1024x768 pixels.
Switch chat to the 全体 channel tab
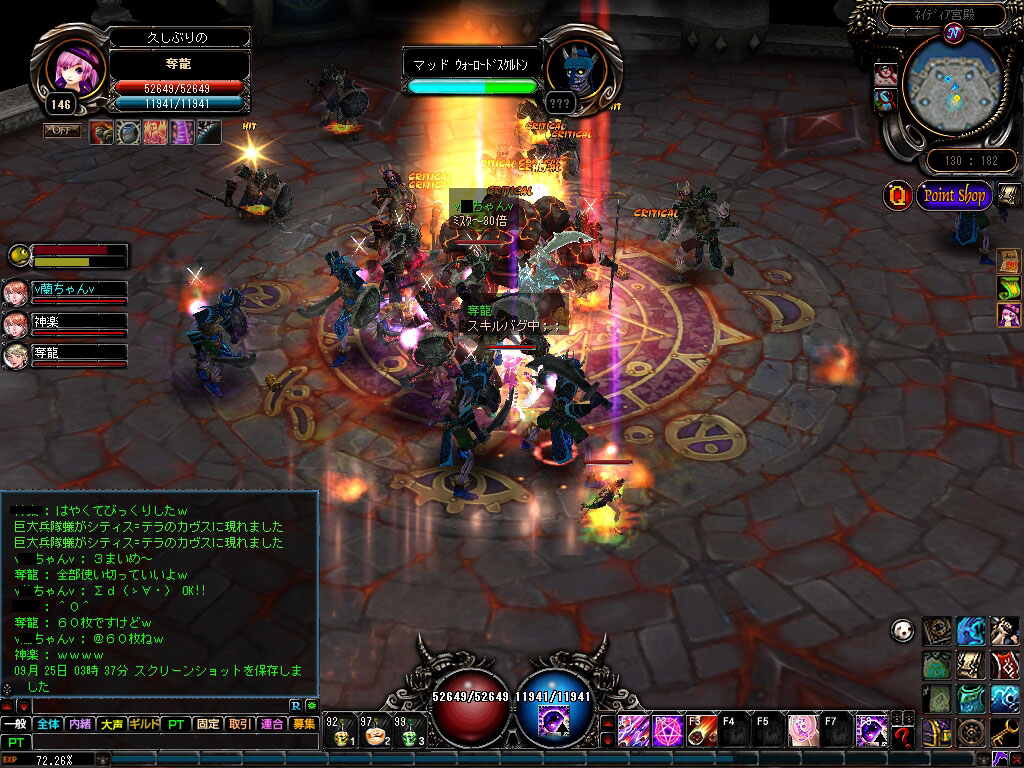[x=49, y=724]
